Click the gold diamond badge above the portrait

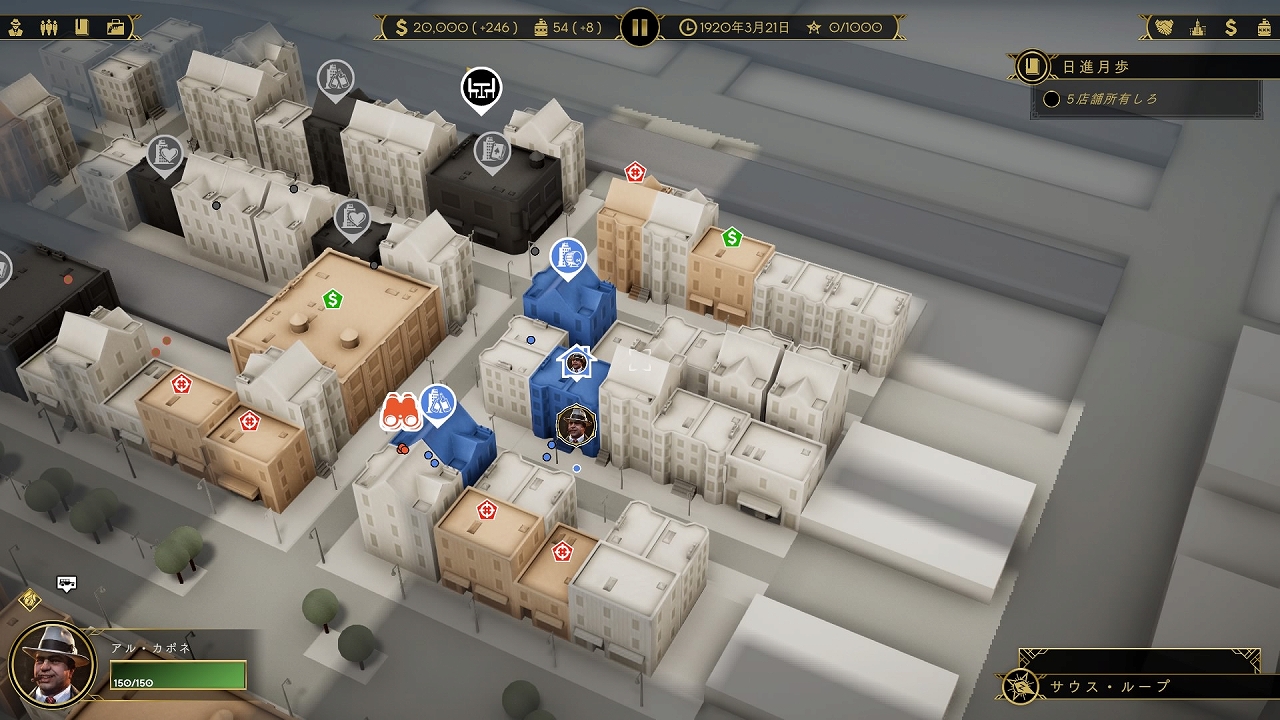30,599
